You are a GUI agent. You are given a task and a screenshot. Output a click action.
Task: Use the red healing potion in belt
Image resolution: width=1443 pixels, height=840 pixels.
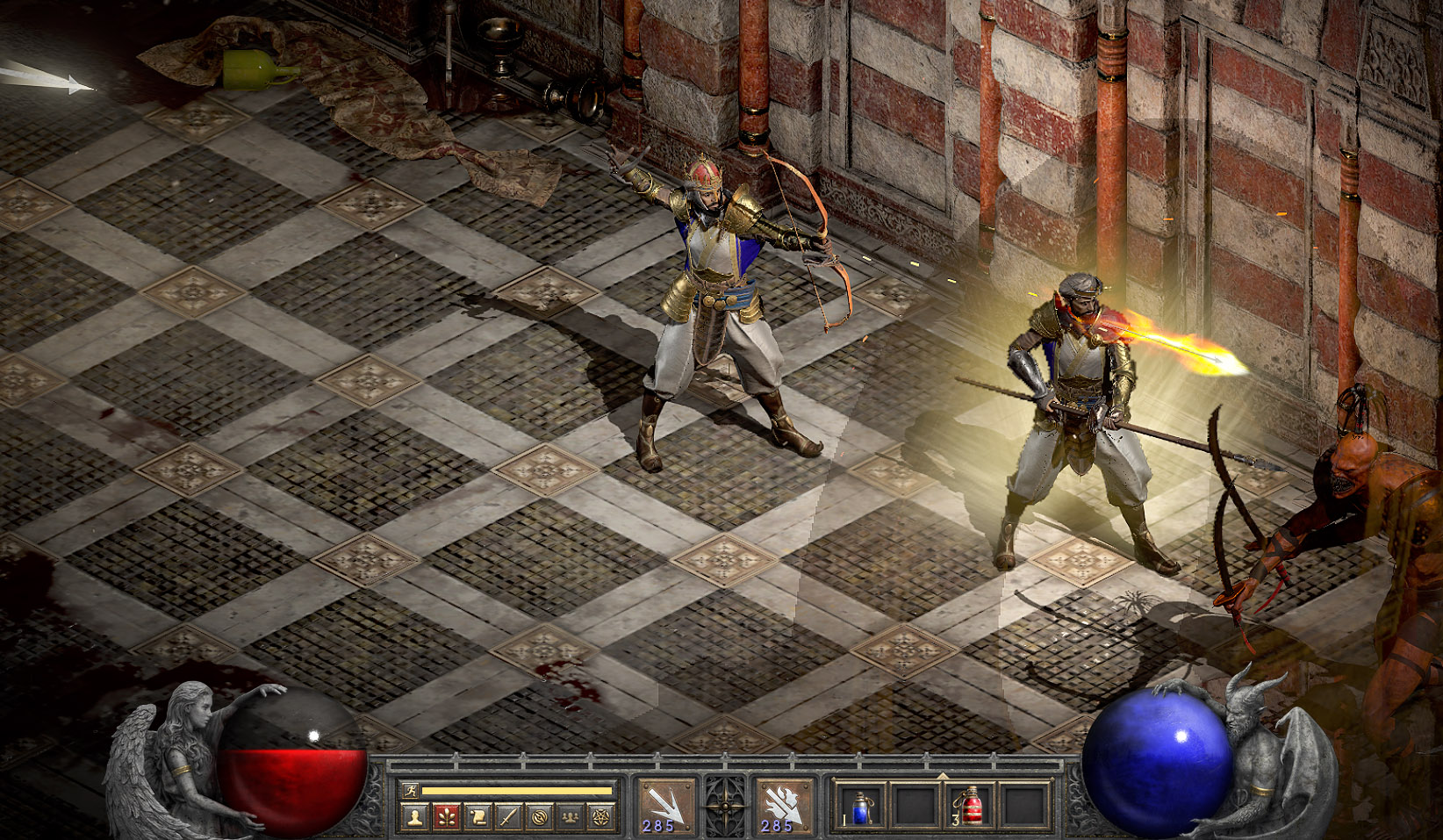click(x=970, y=806)
